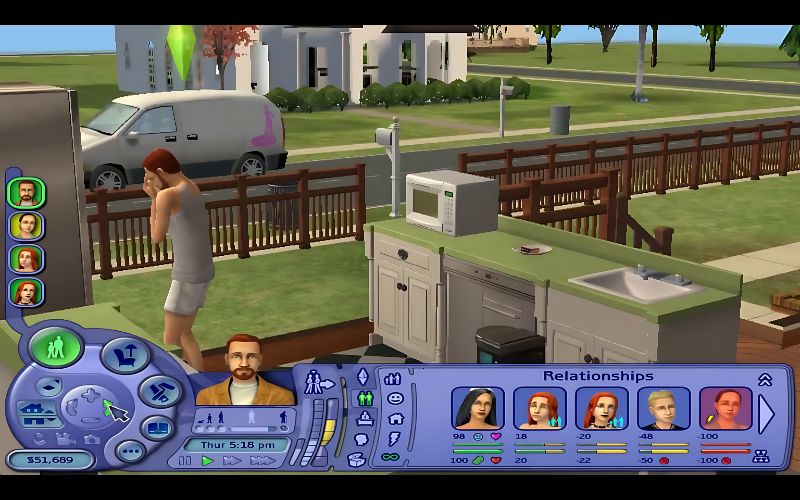Collapse the Relationships panel with double arrows
This screenshot has height=500, width=800.
(765, 379)
